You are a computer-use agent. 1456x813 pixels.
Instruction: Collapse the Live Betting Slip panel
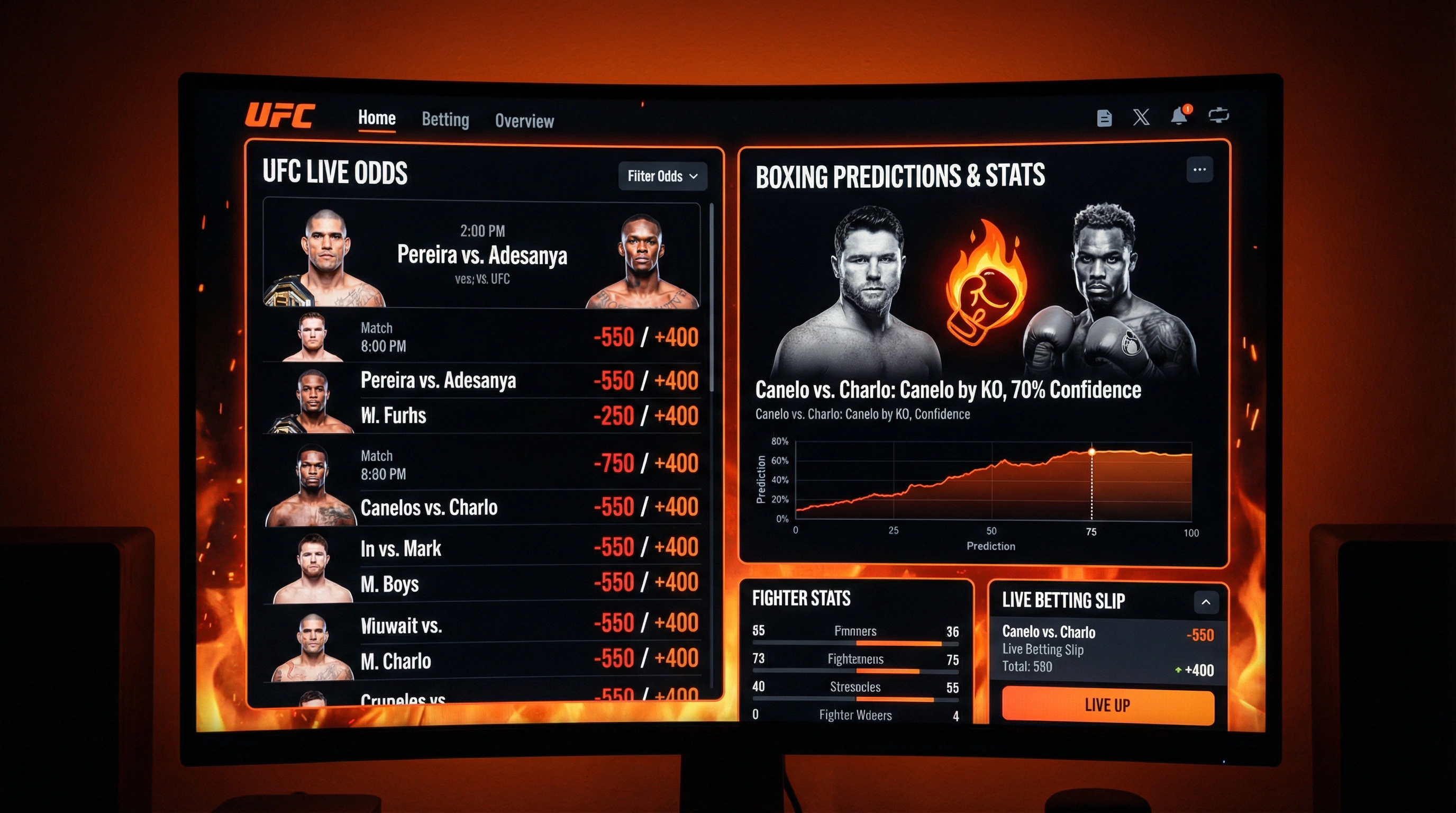(x=1206, y=602)
